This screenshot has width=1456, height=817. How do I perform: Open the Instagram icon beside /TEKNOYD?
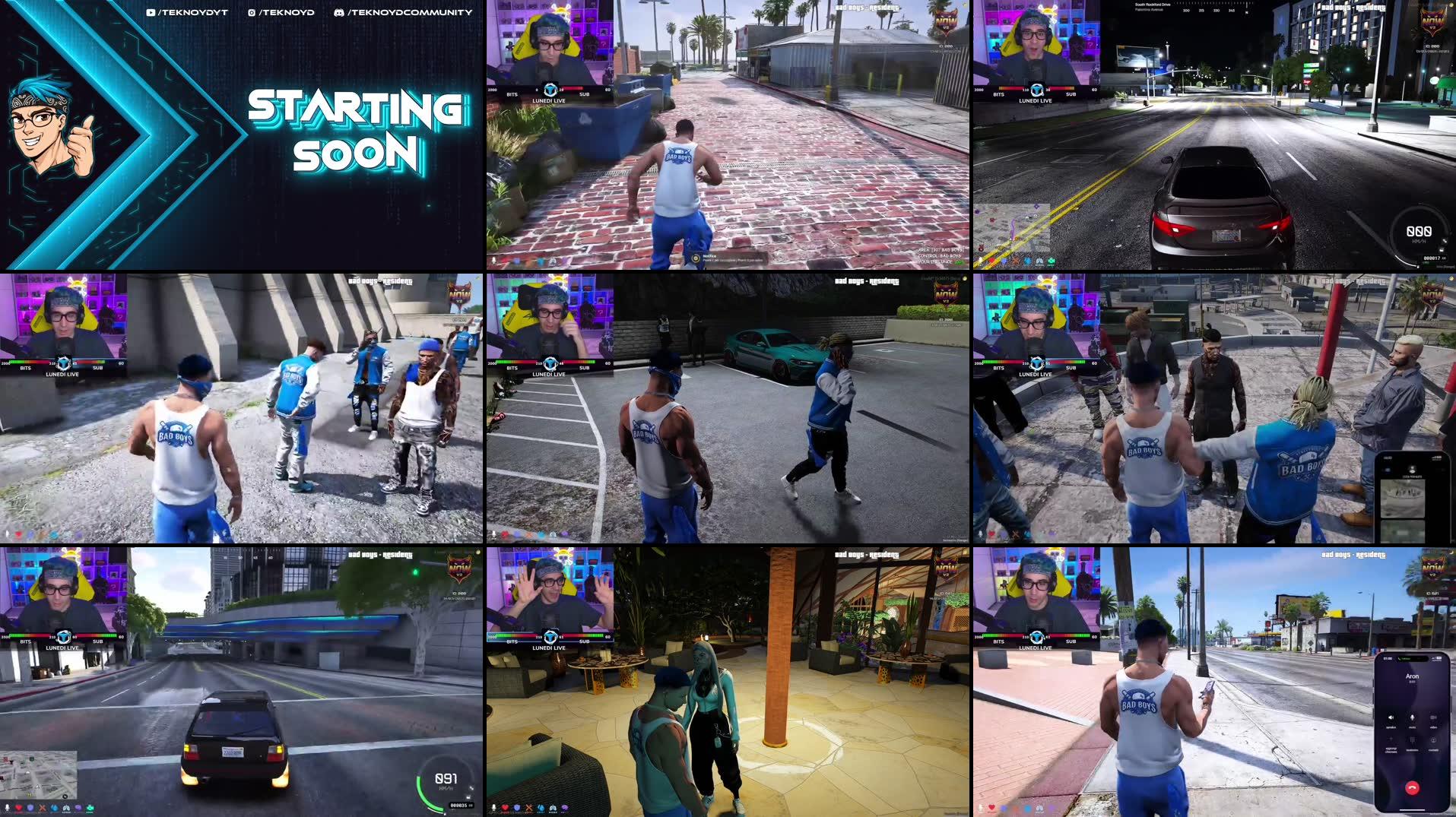[251, 11]
